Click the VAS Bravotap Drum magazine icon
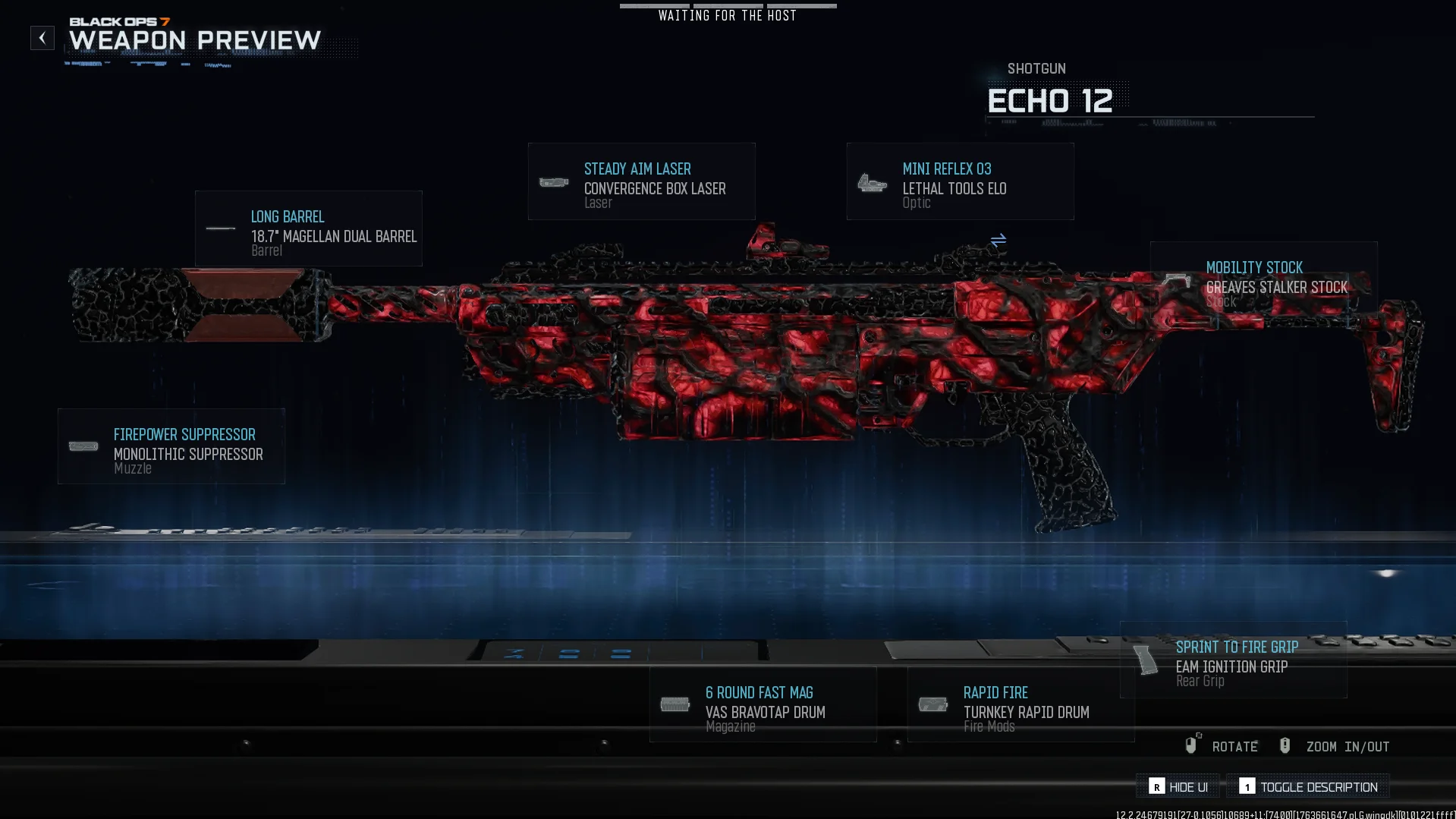 pyautogui.click(x=676, y=704)
